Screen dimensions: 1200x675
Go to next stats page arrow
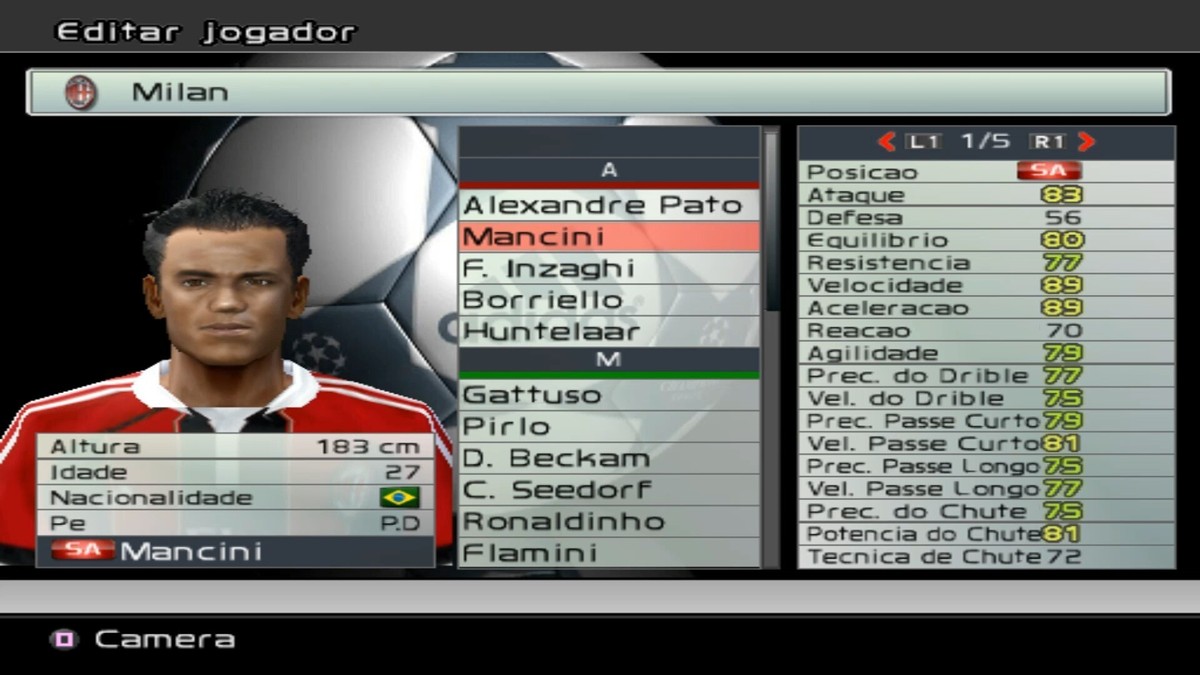click(x=1087, y=142)
